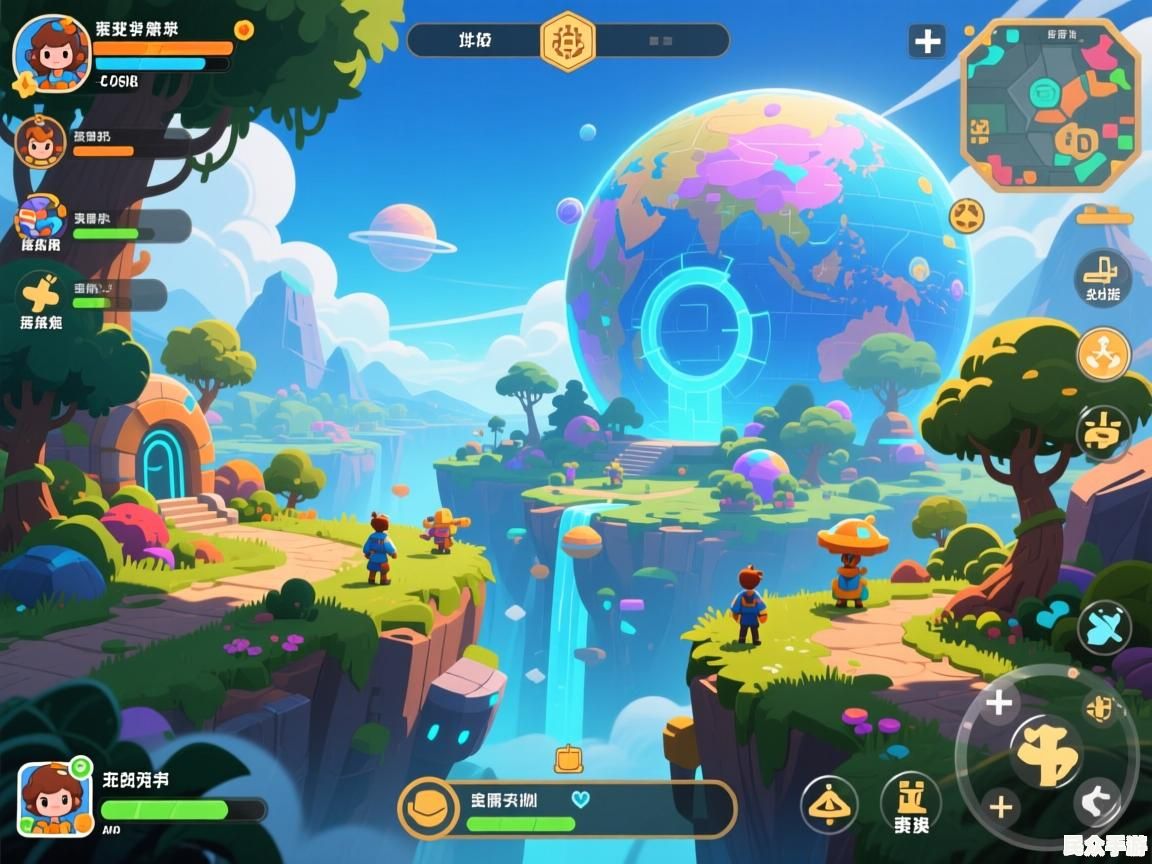
Task: Click the gold hexagon emblem at top center
Action: pos(568,41)
